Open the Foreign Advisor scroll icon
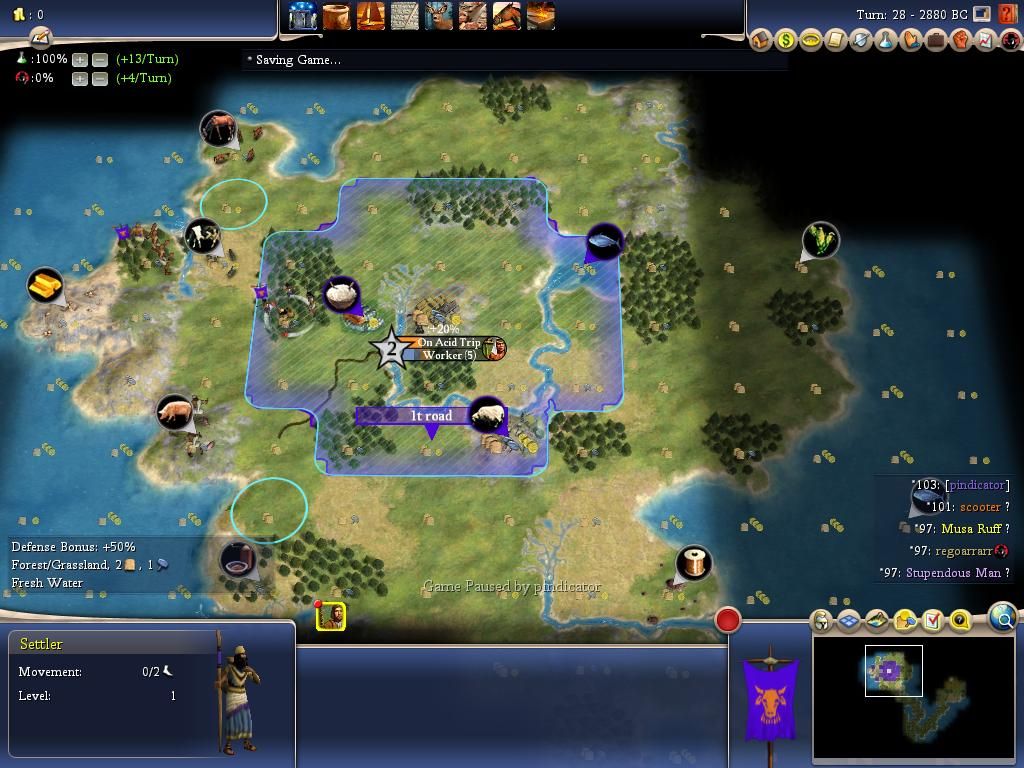Screen dimensions: 1024x768 tap(836, 41)
